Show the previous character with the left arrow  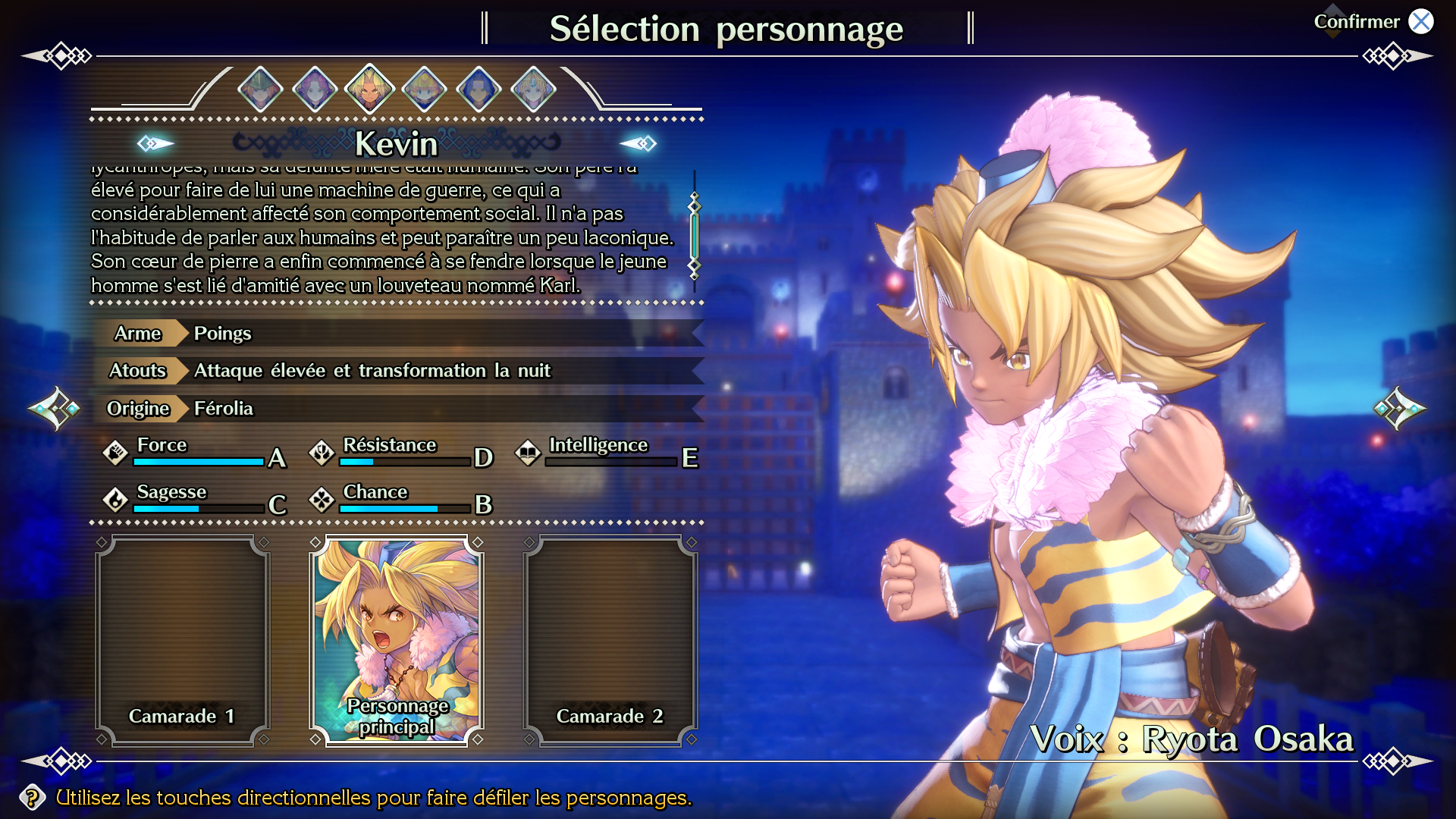(x=55, y=409)
